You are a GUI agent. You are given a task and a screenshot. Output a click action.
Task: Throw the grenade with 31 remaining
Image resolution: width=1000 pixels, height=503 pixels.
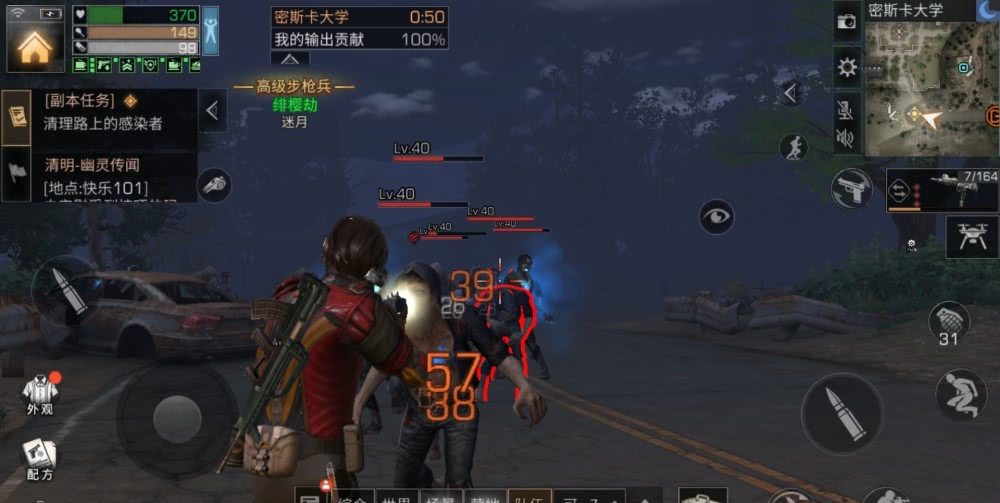click(x=948, y=324)
